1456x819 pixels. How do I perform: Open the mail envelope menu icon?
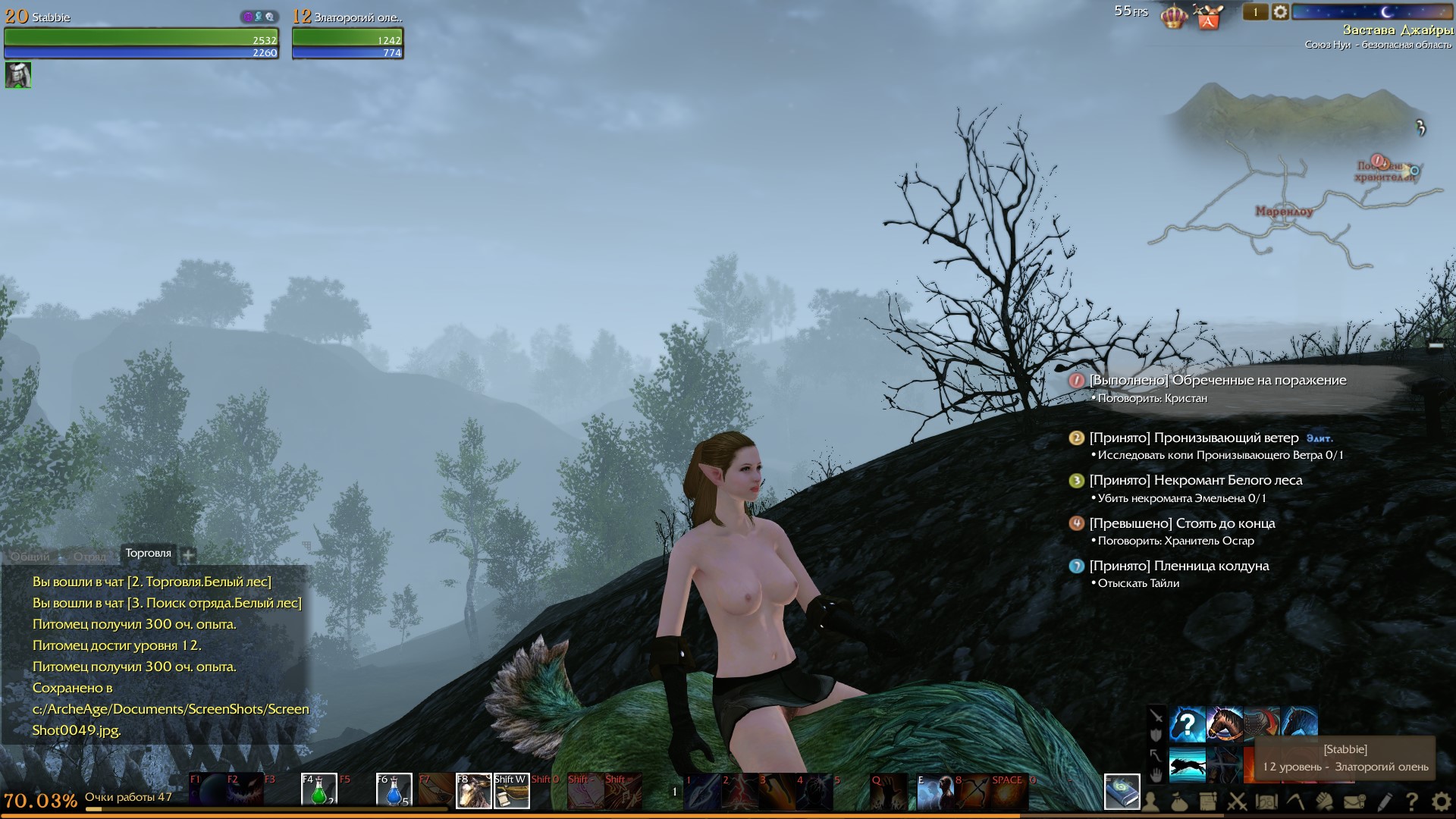[1355, 801]
